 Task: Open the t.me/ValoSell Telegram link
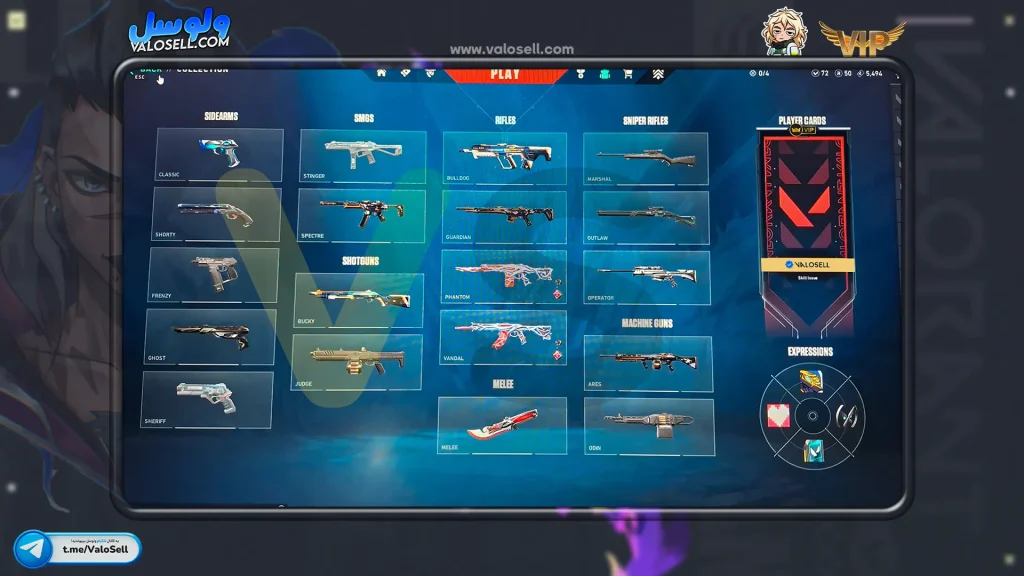click(78, 549)
